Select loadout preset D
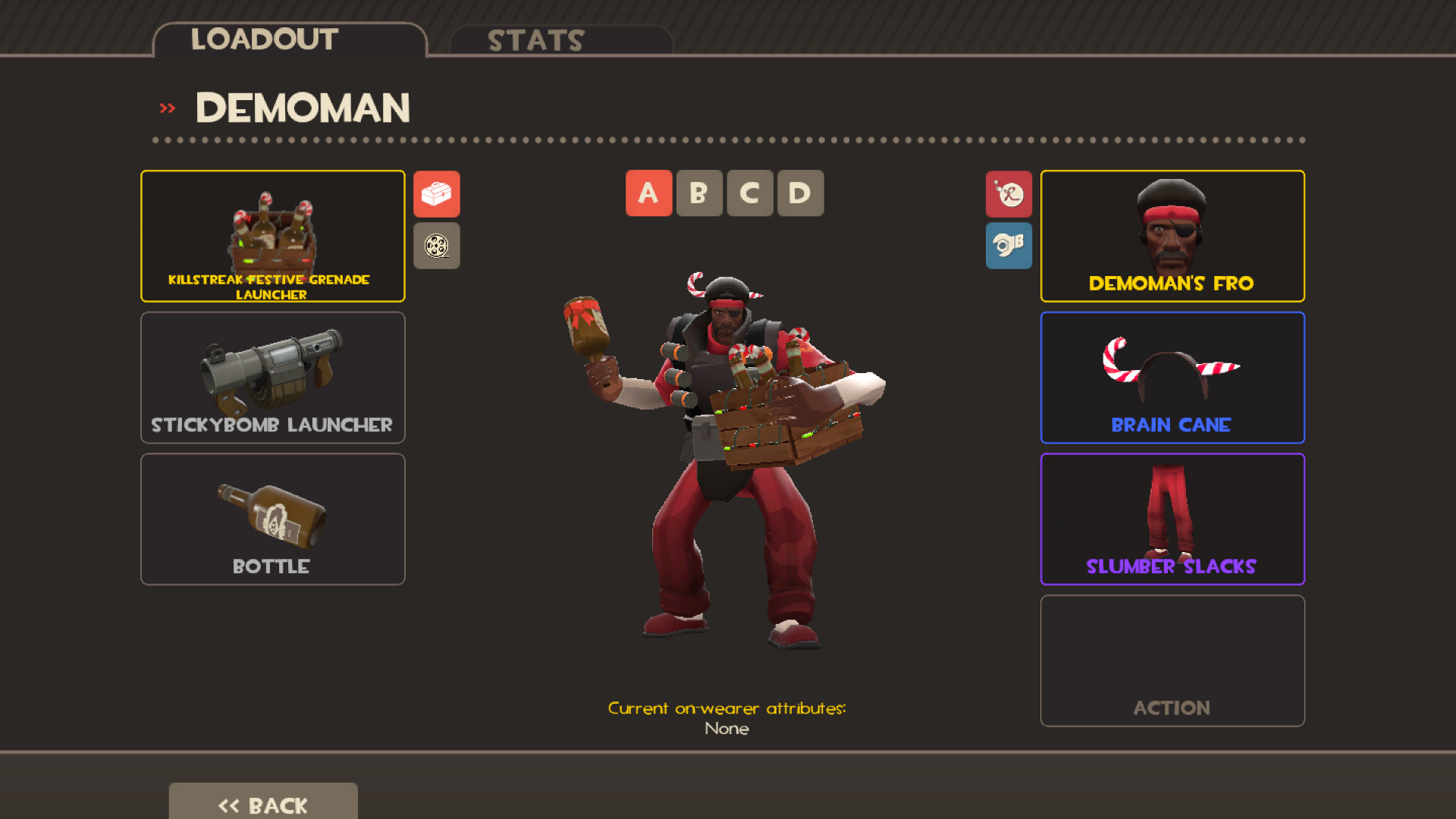This screenshot has height=819, width=1456. click(800, 193)
